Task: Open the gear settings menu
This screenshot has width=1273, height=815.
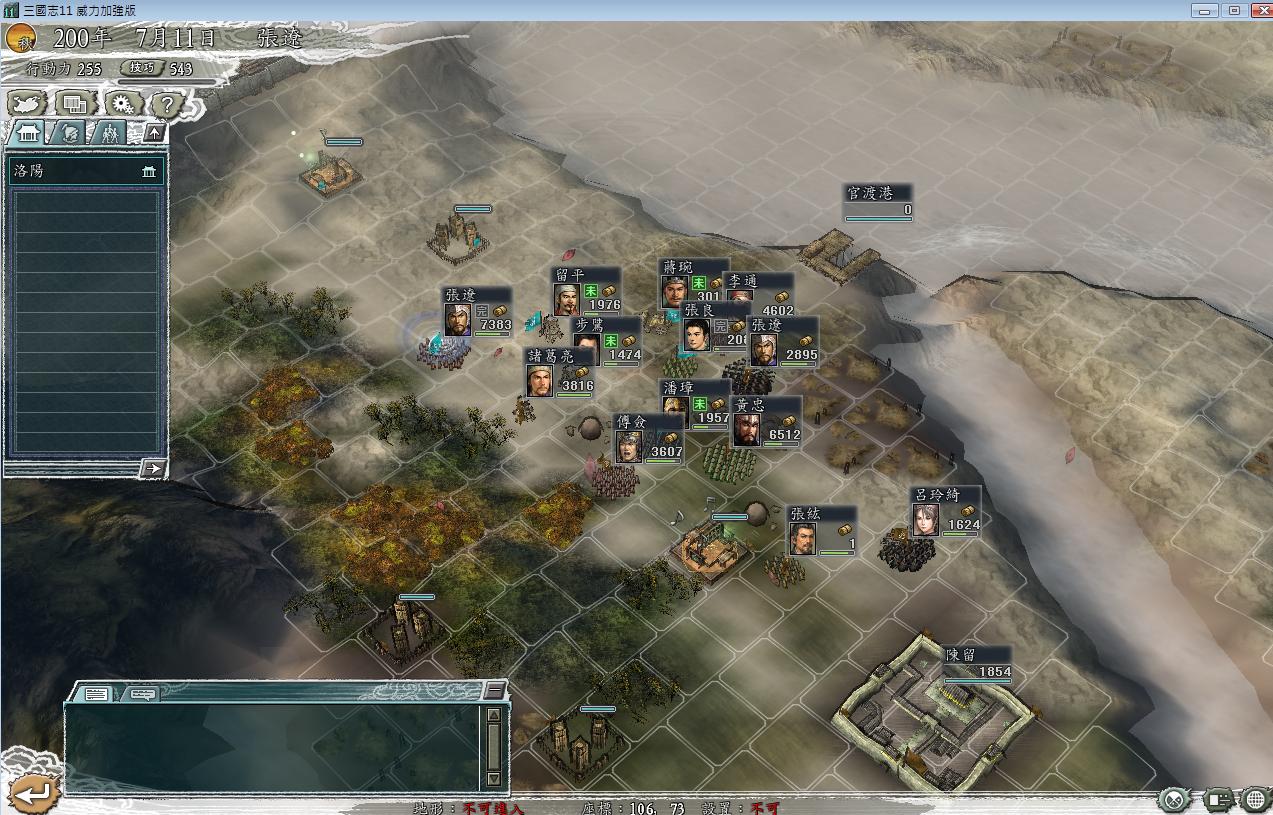Action: 122,103
